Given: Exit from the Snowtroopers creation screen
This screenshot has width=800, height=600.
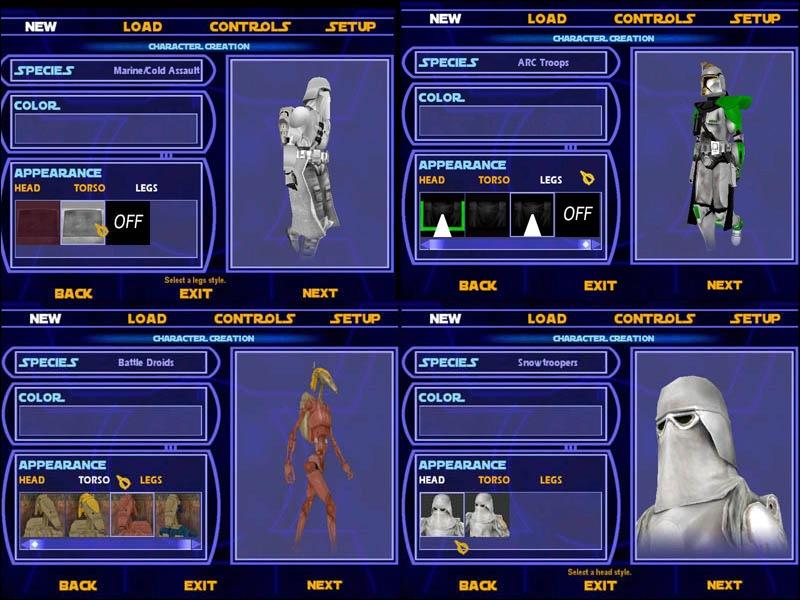Looking at the screenshot, I should [600, 585].
